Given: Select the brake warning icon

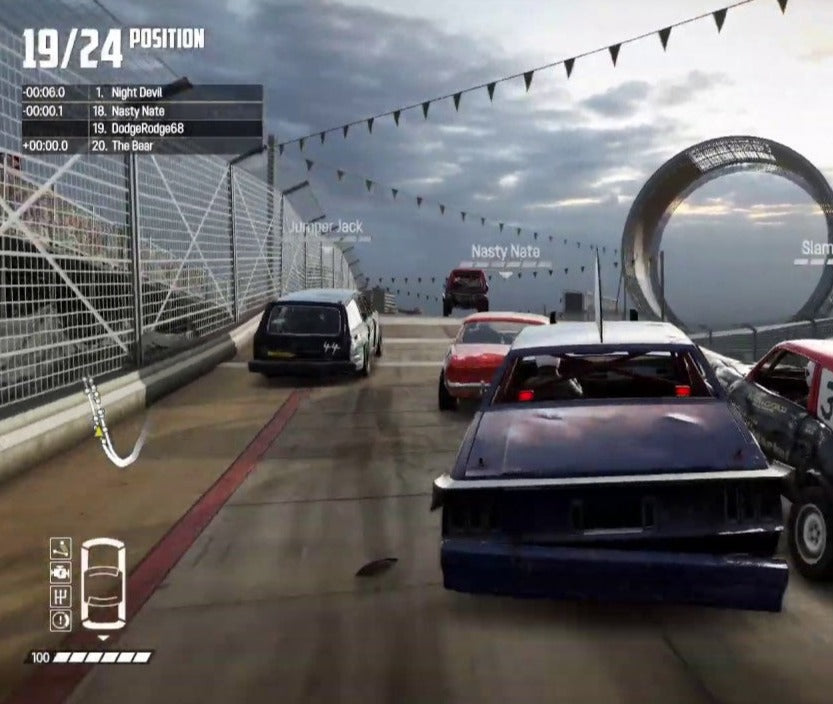Looking at the screenshot, I should pyautogui.click(x=61, y=620).
